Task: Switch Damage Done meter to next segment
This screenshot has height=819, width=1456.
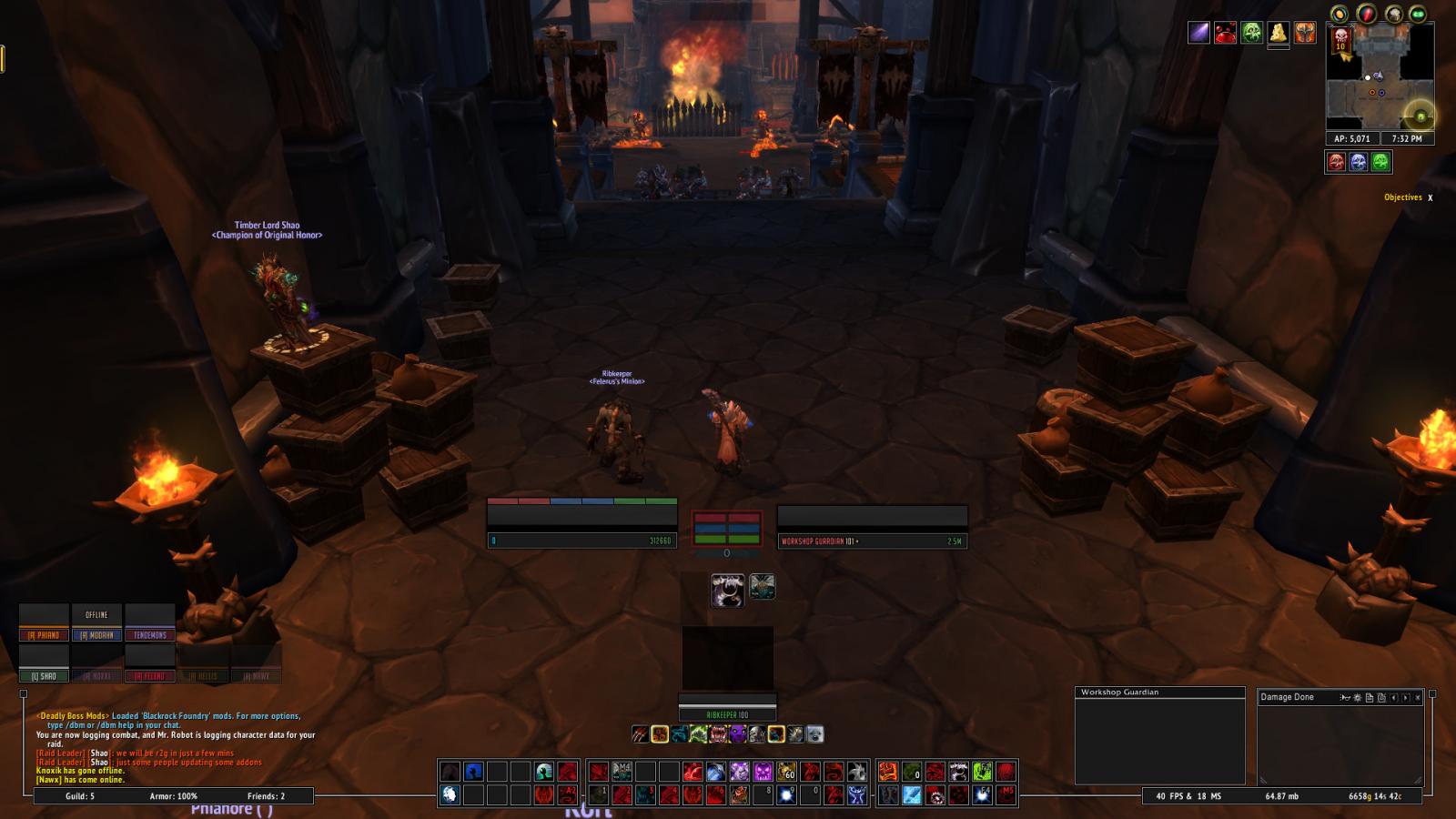Action: pos(1405,698)
